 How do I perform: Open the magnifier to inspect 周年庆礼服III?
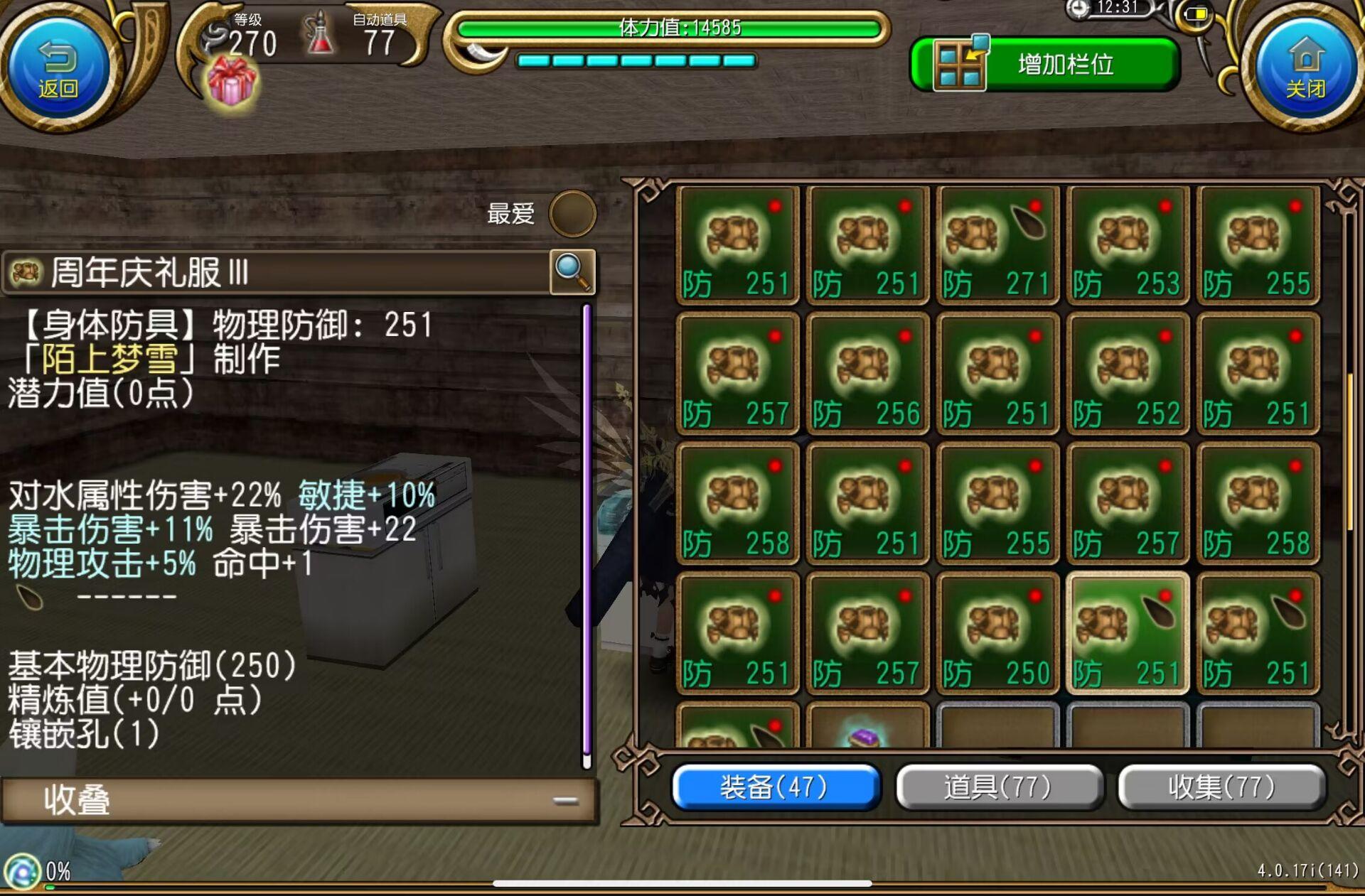tap(573, 273)
